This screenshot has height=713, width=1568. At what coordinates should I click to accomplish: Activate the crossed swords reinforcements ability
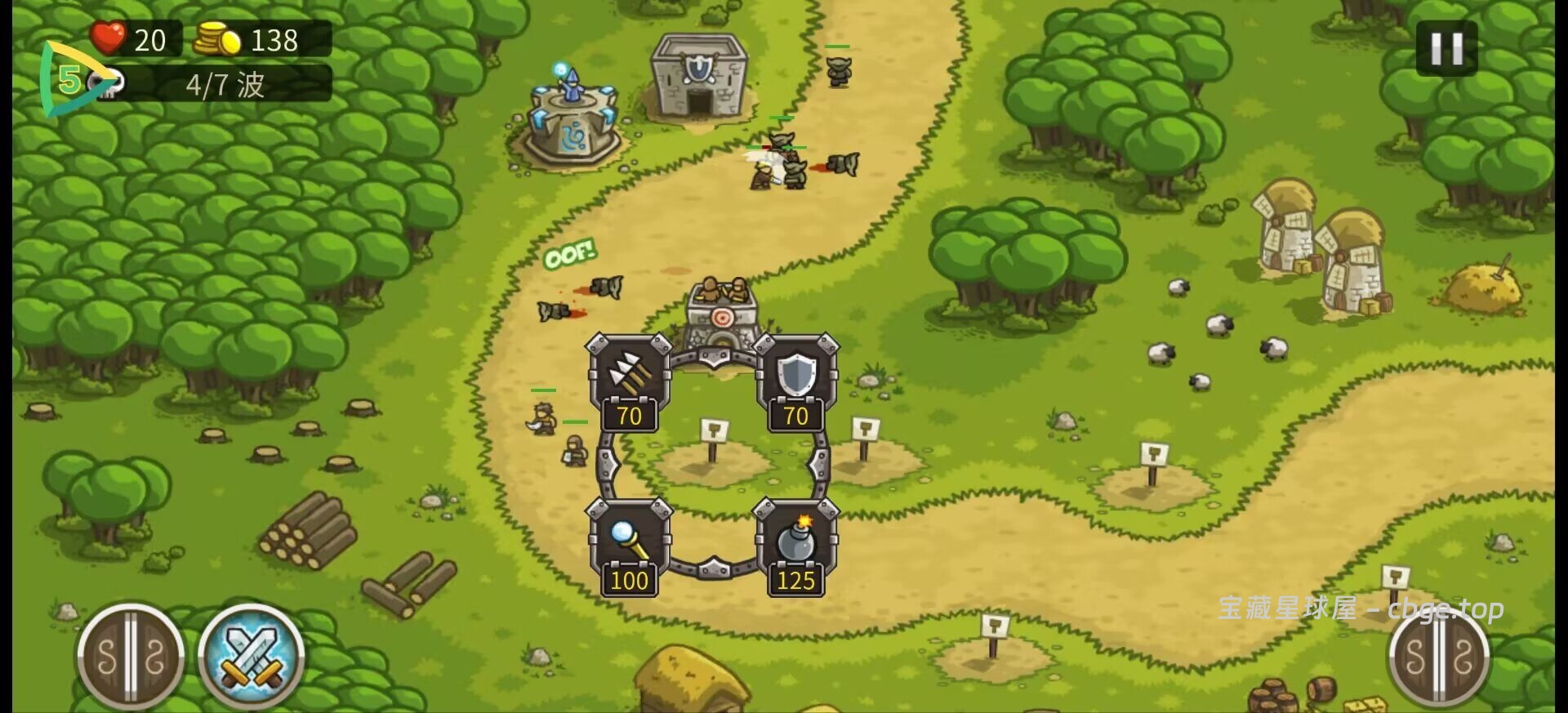click(x=252, y=657)
